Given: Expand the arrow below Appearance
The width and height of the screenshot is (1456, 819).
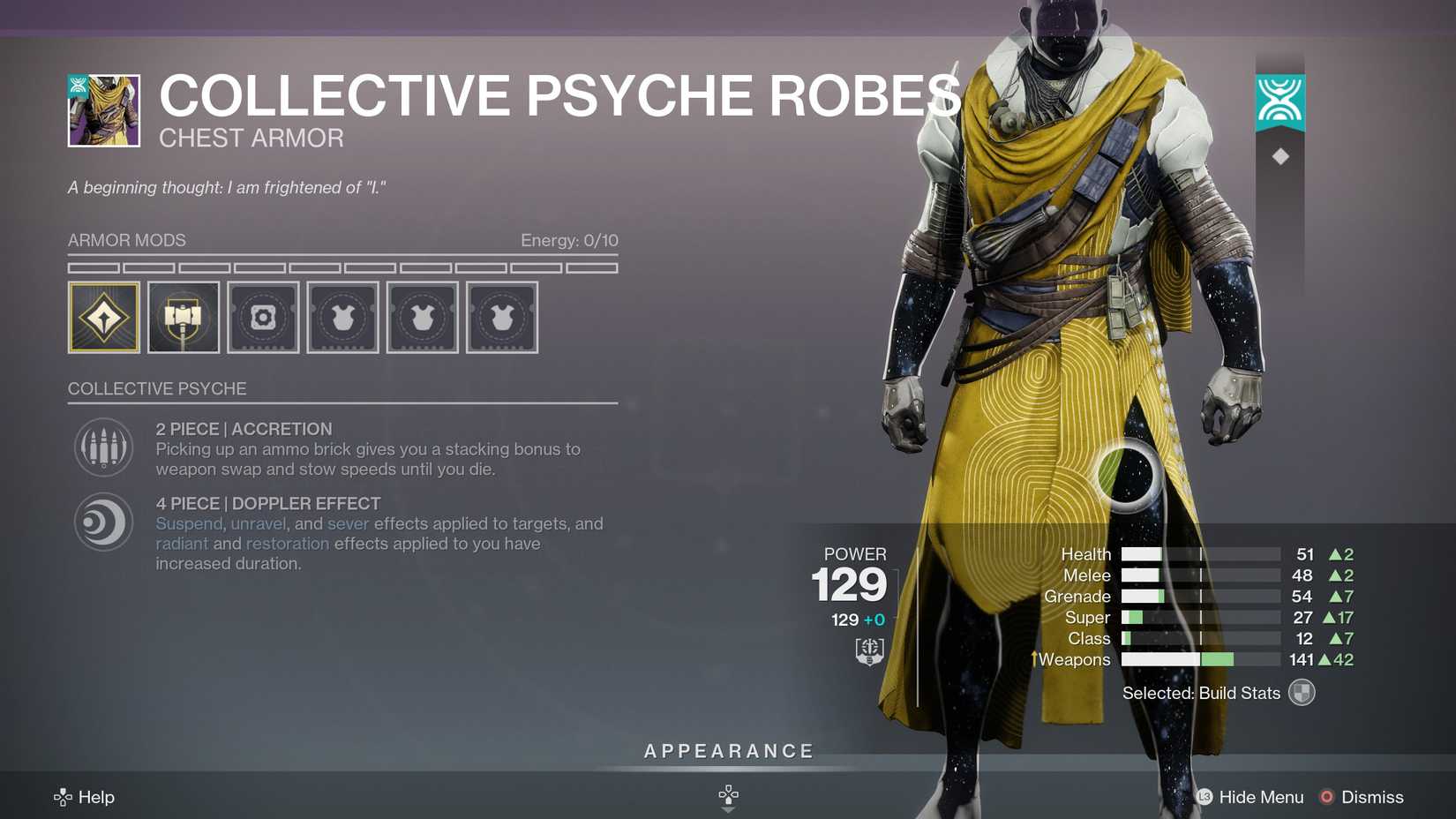Looking at the screenshot, I should (x=728, y=795).
